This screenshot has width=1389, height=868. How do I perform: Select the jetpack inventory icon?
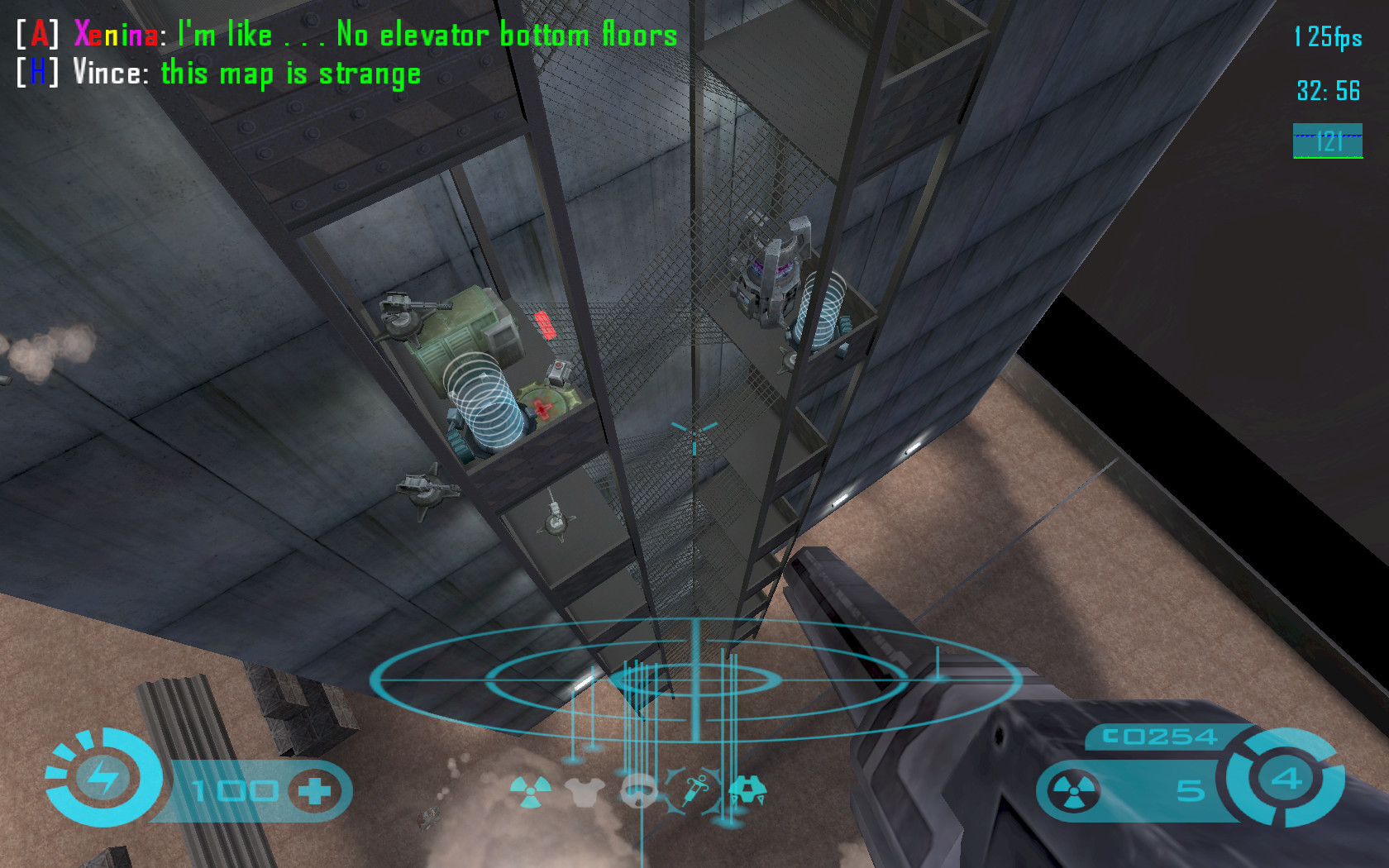pos(747,790)
